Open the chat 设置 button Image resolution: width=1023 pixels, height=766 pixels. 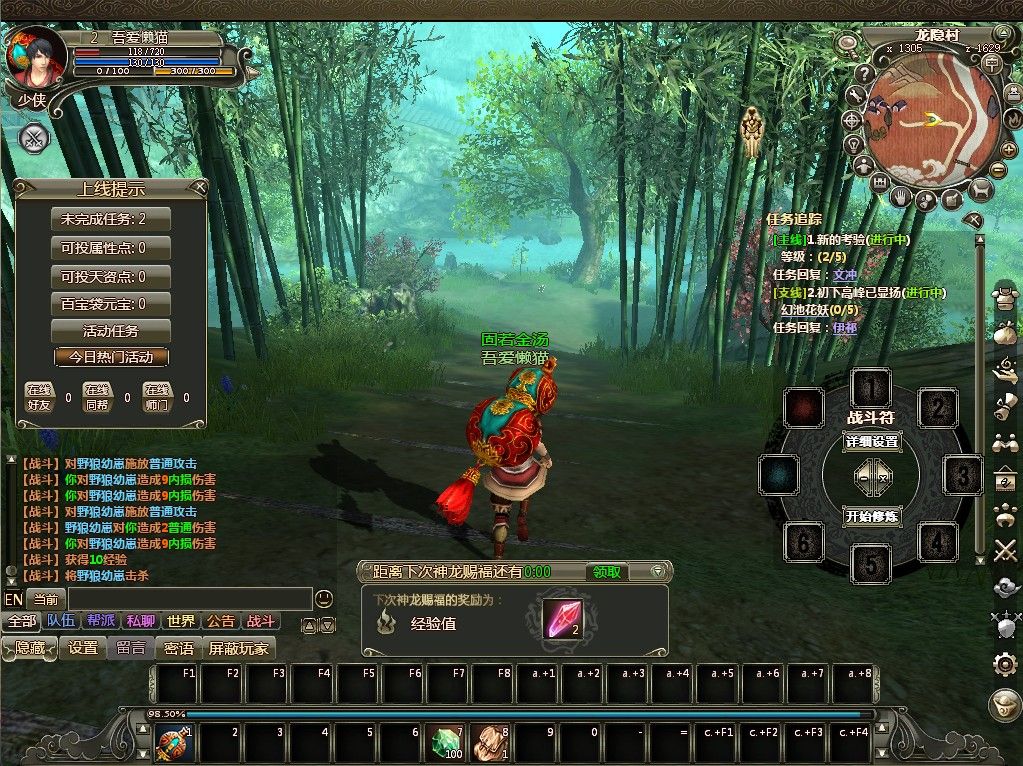[x=83, y=648]
